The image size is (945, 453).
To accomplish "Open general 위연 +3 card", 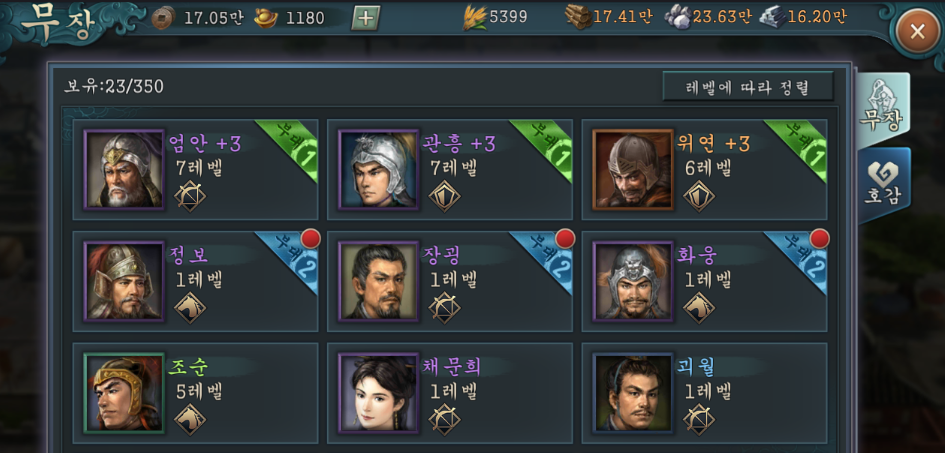I will (x=704, y=170).
